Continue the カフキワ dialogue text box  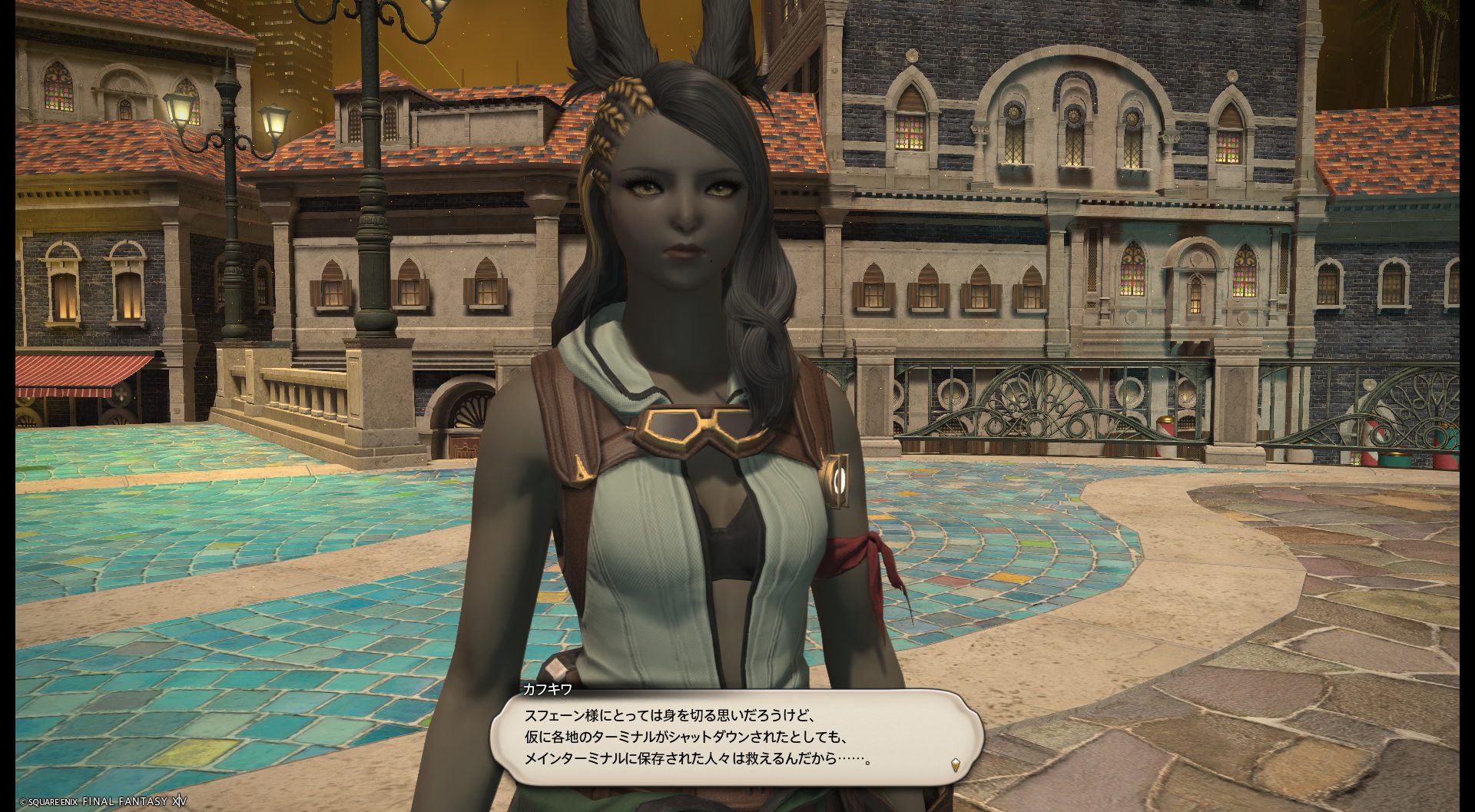coord(736,736)
